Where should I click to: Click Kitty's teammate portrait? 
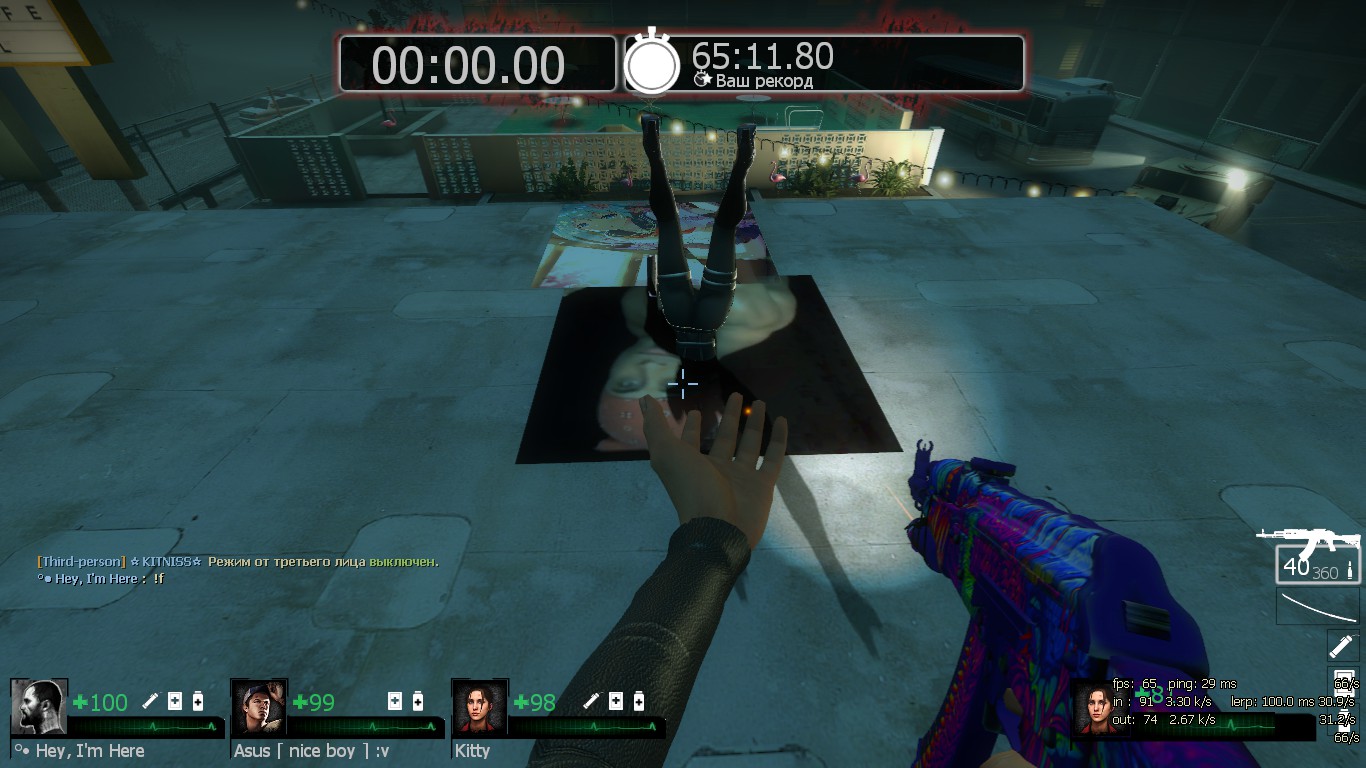[480, 707]
